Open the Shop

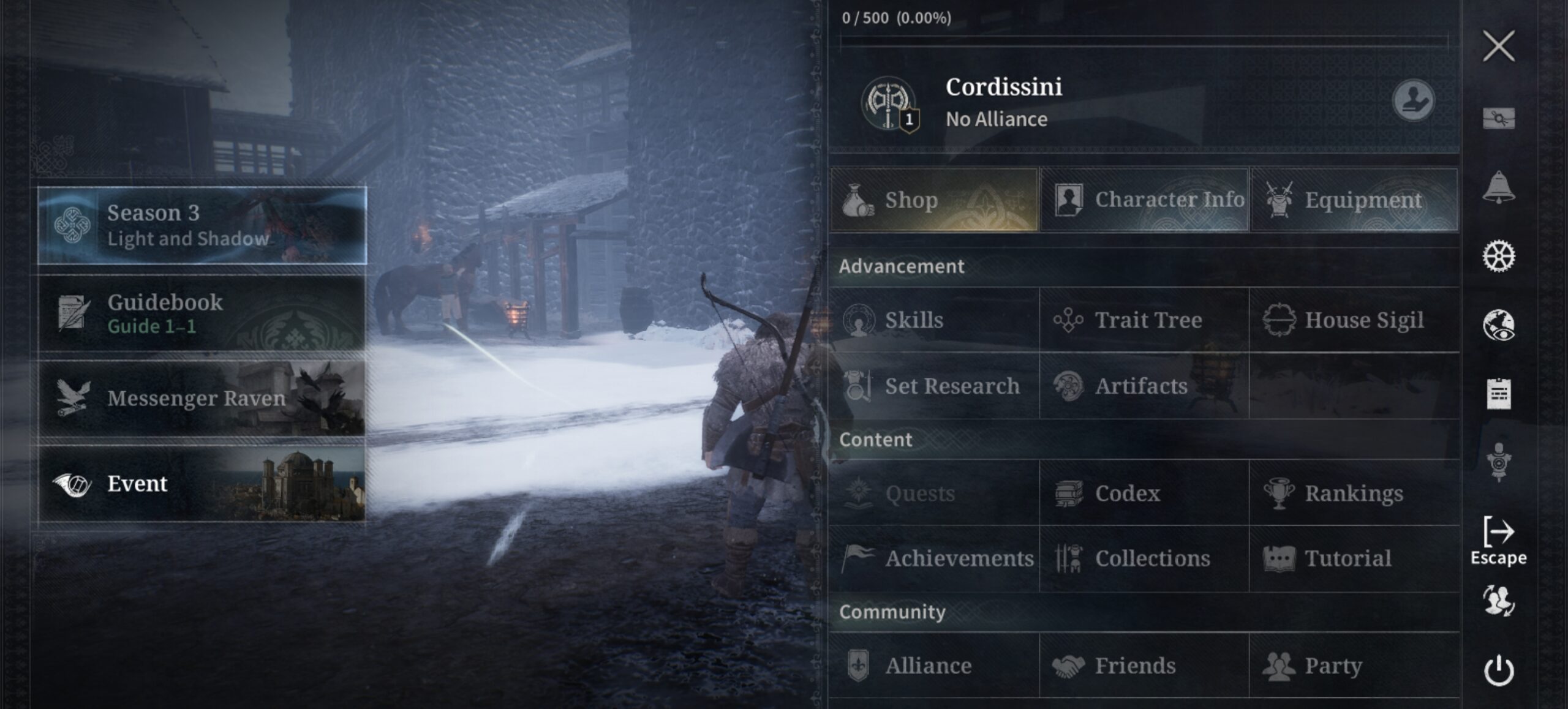(934, 200)
